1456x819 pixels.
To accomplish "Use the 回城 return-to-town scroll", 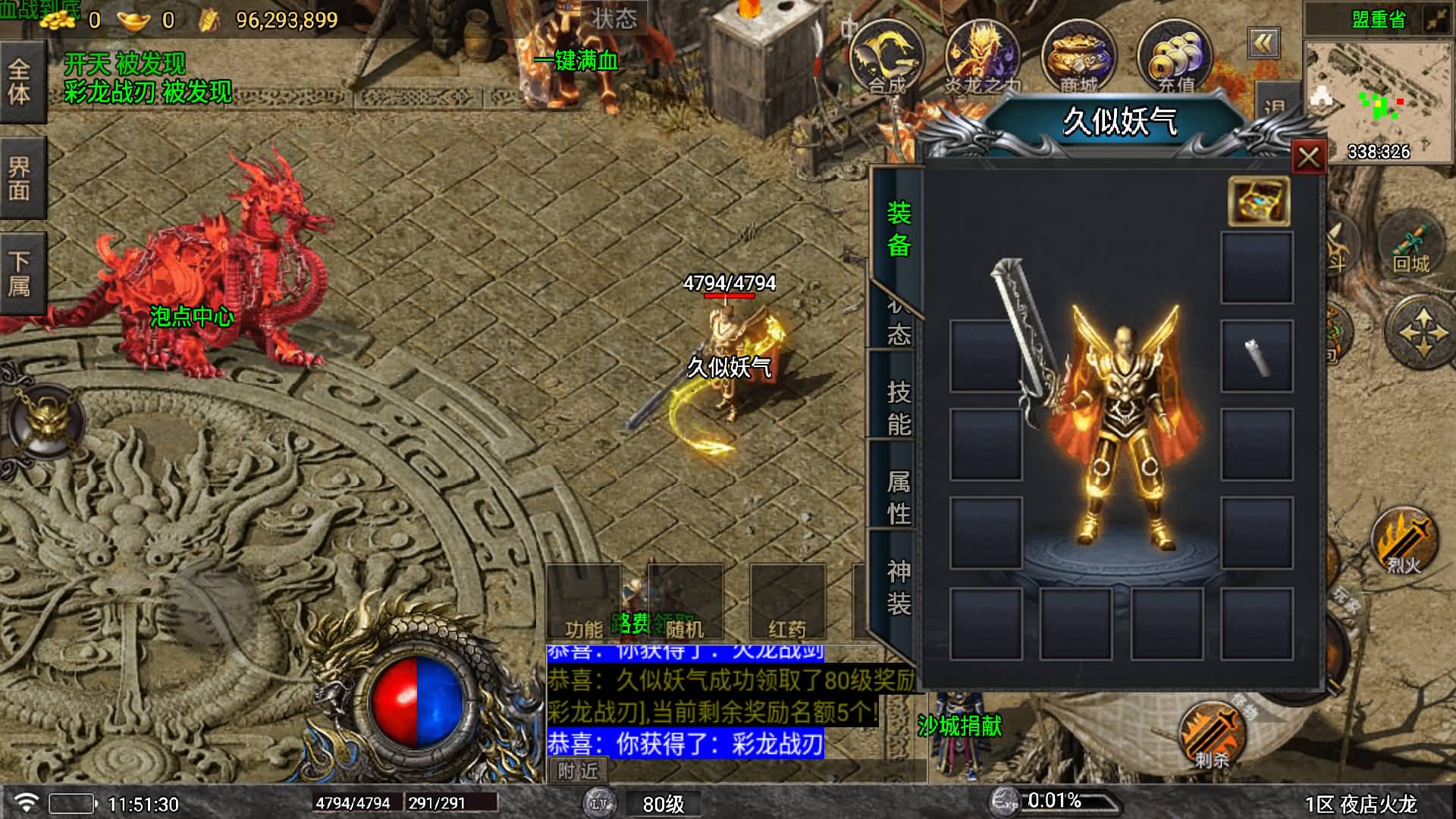I will [1410, 248].
